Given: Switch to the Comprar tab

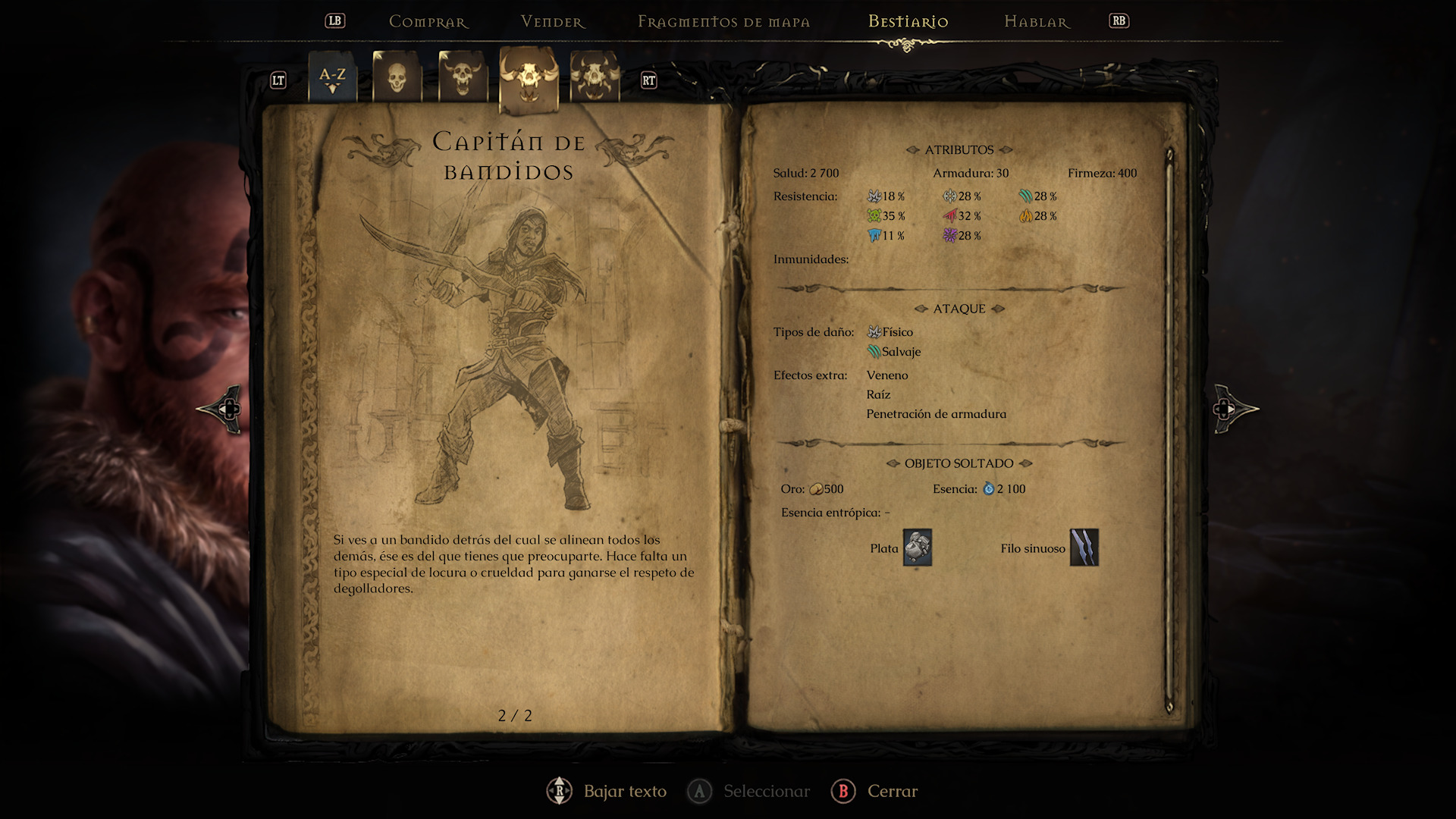Looking at the screenshot, I should 428,22.
